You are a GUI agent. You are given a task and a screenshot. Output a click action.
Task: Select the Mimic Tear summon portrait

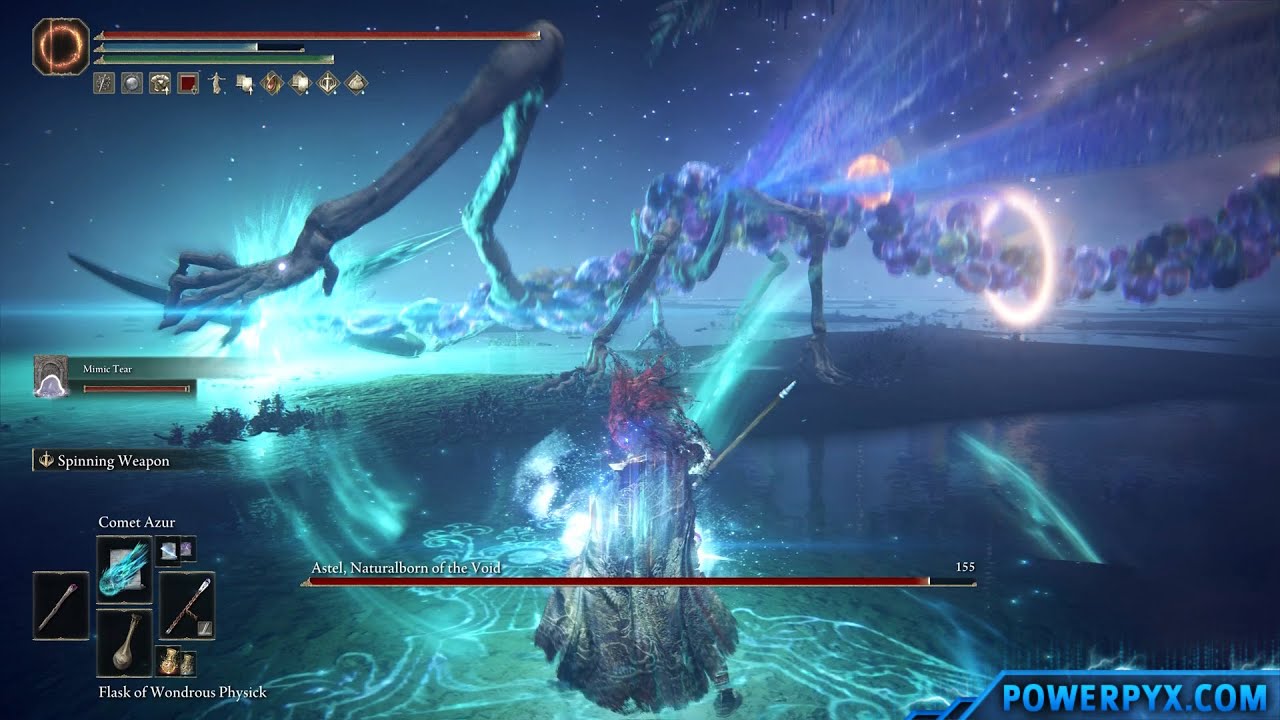(x=49, y=376)
